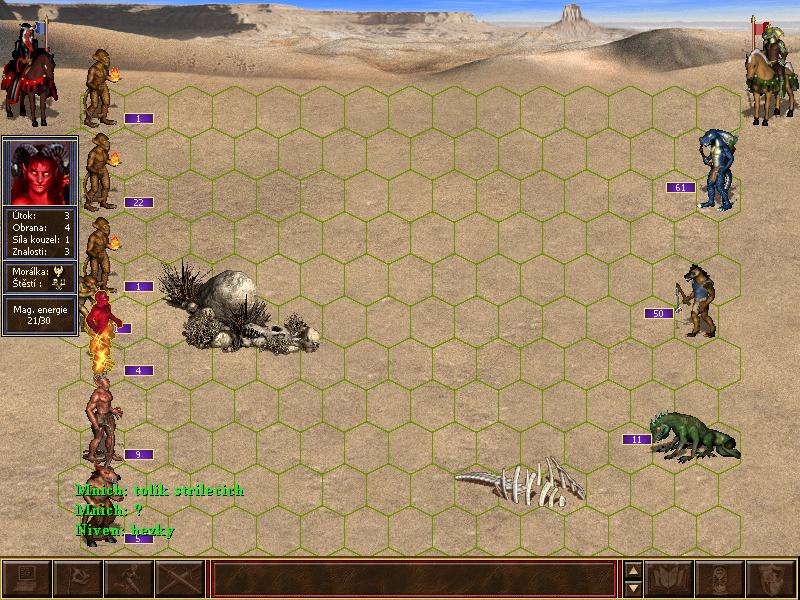Retreat from battle with the flee button
This screenshot has width=800, height=600.
click(x=129, y=579)
